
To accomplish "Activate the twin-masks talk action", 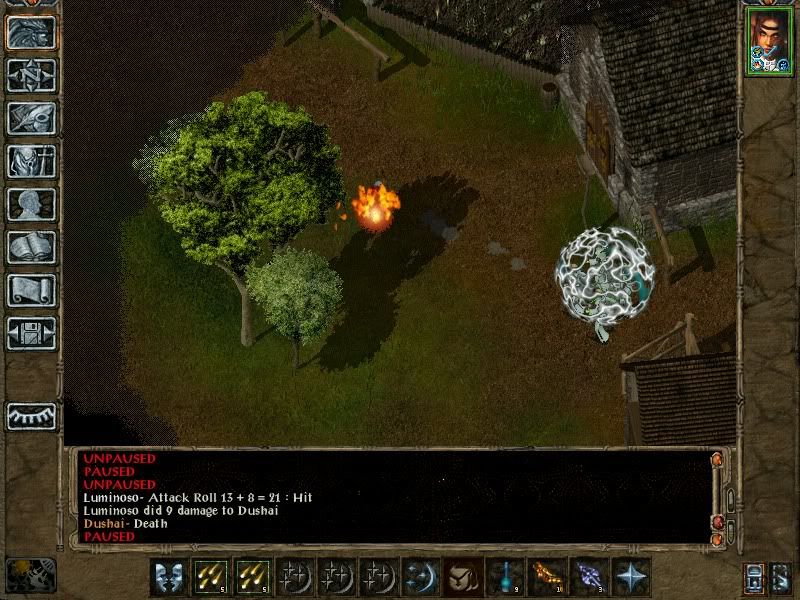I will pos(168,577).
